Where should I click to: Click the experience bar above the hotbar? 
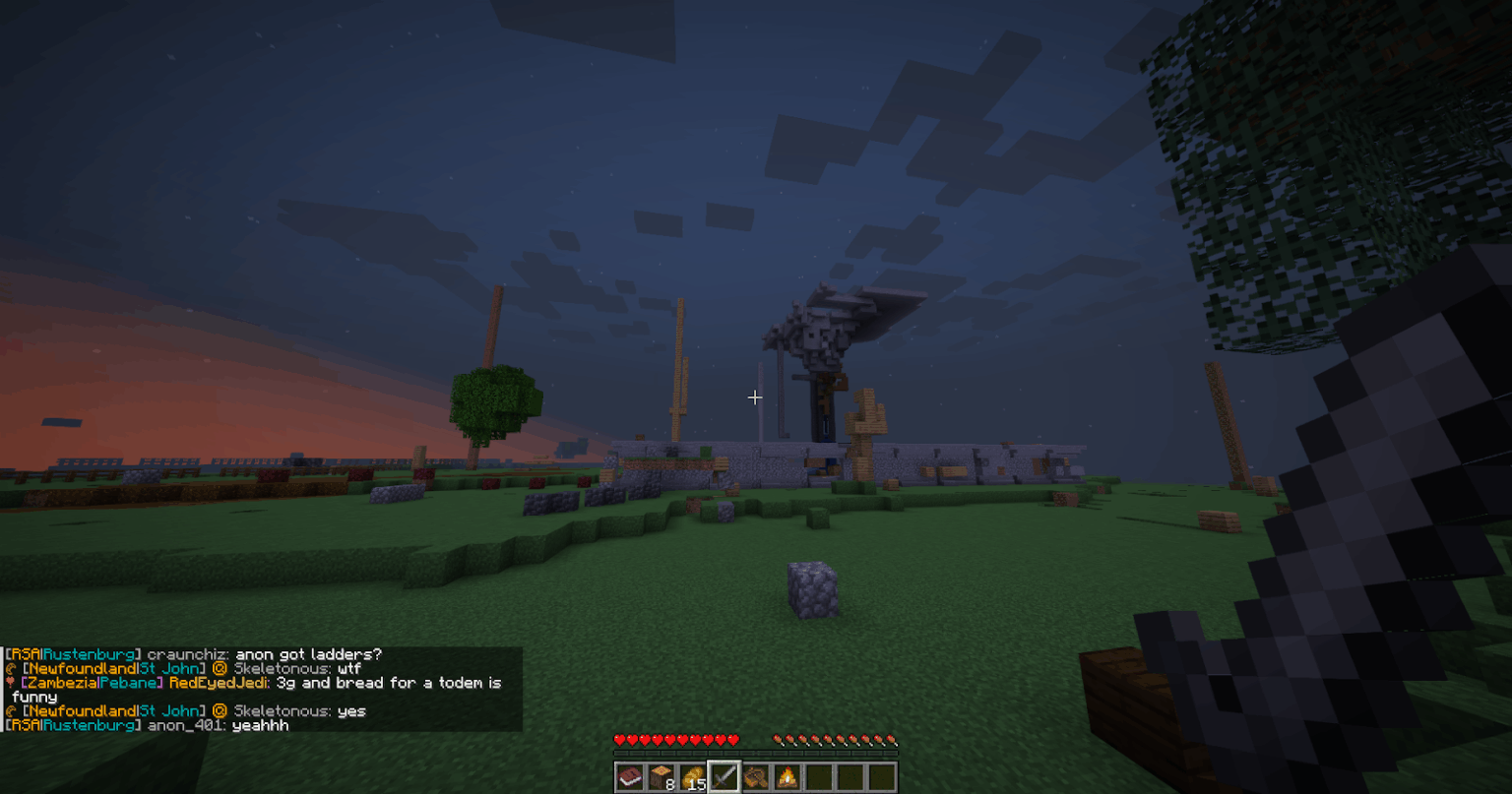pos(756,754)
